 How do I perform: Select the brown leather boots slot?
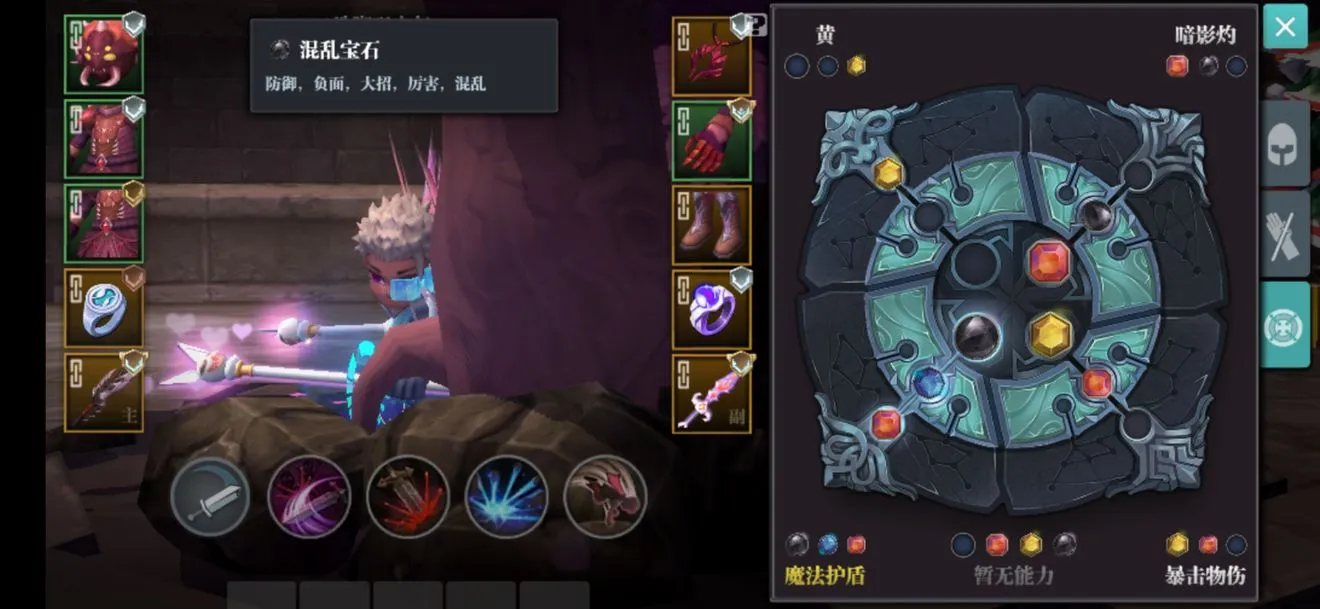(x=711, y=224)
